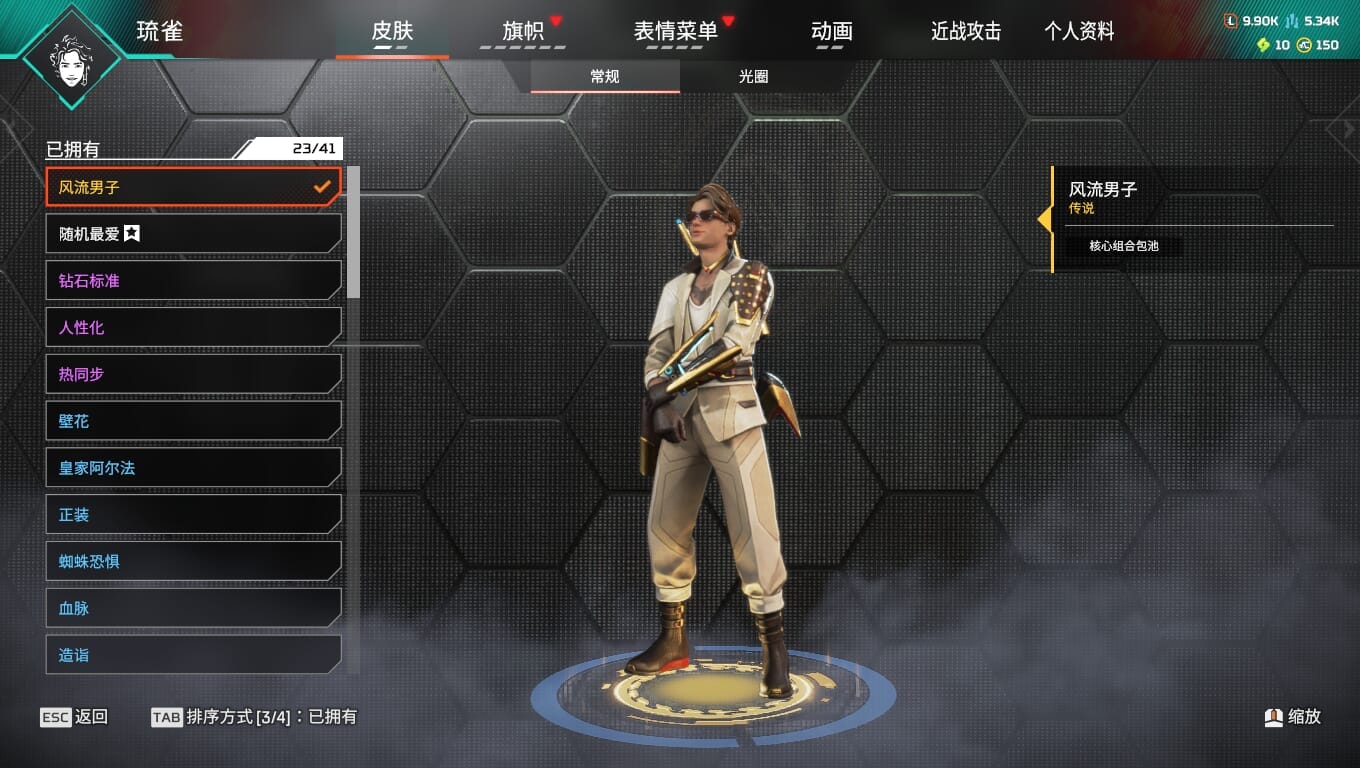The height and width of the screenshot is (768, 1360).
Task: Select the 钻石标准 skin
Action: point(193,281)
